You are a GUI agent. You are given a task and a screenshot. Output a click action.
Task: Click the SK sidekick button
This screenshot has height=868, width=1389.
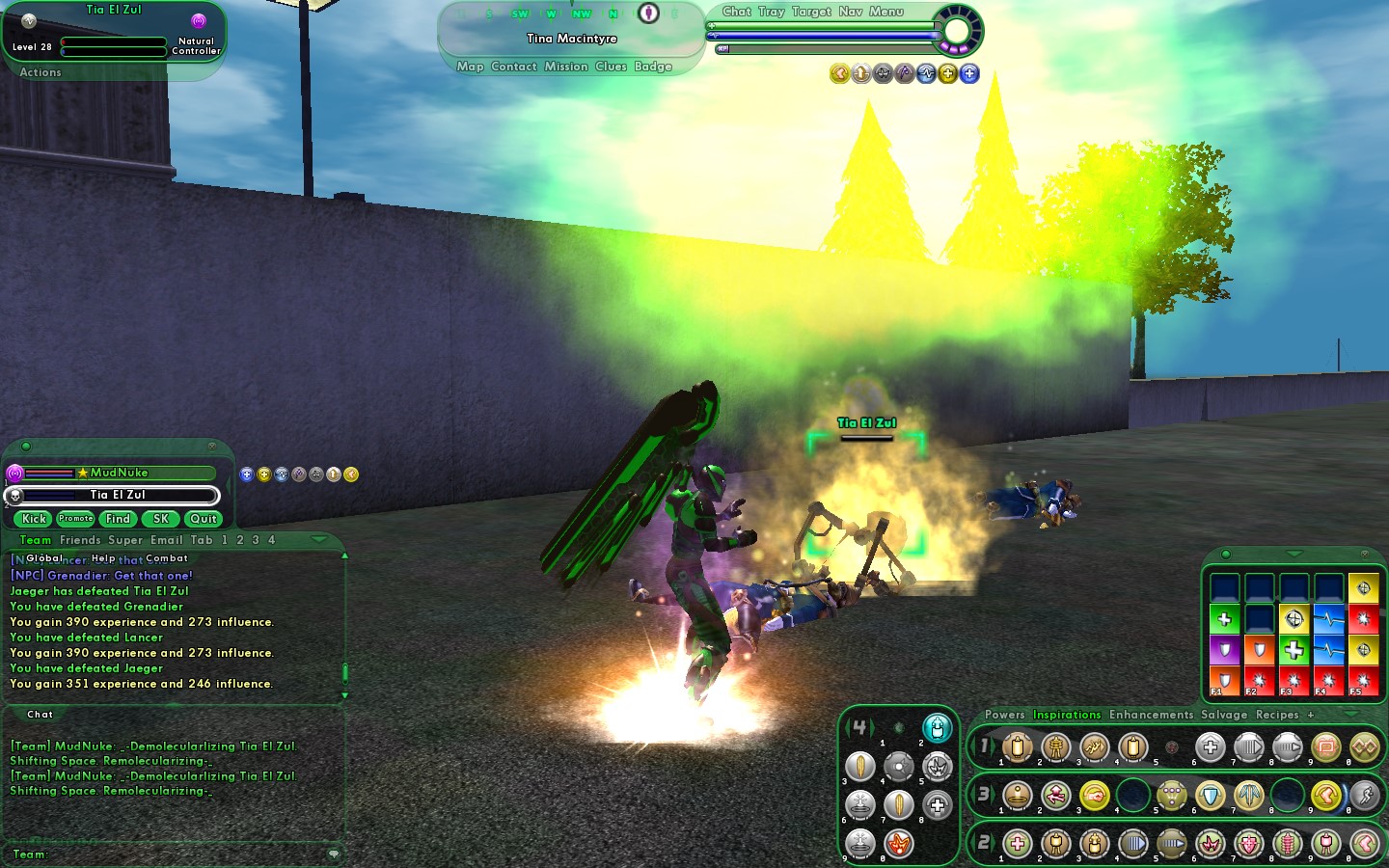pyautogui.click(x=161, y=519)
